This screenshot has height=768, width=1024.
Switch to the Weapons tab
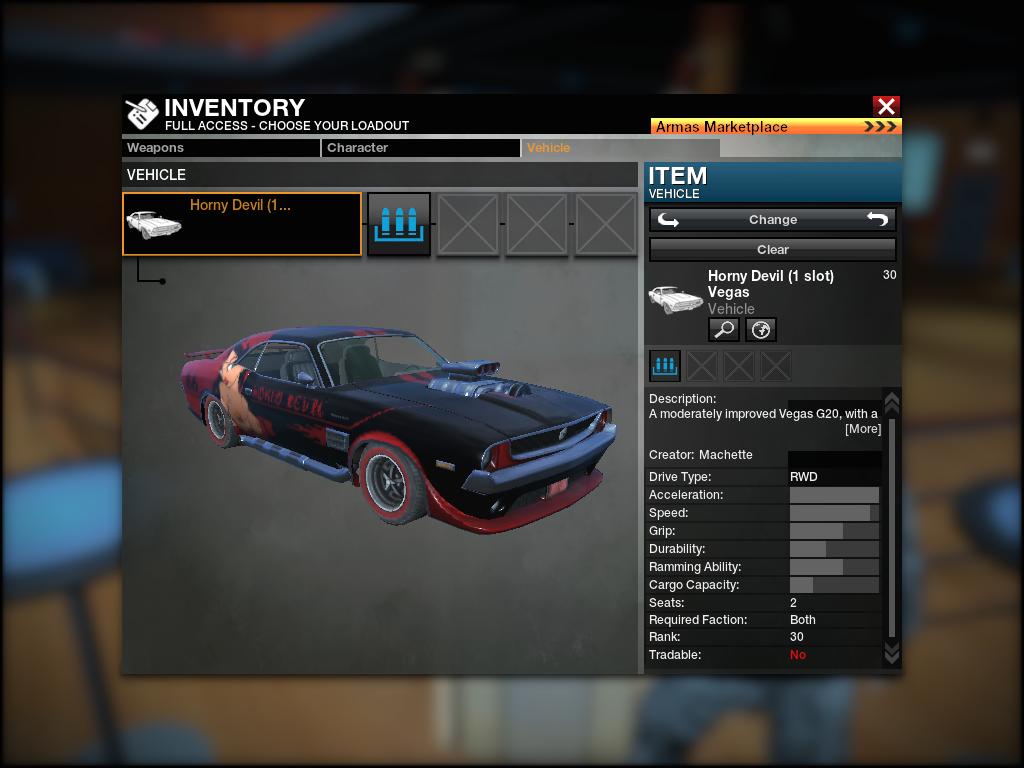pos(221,148)
